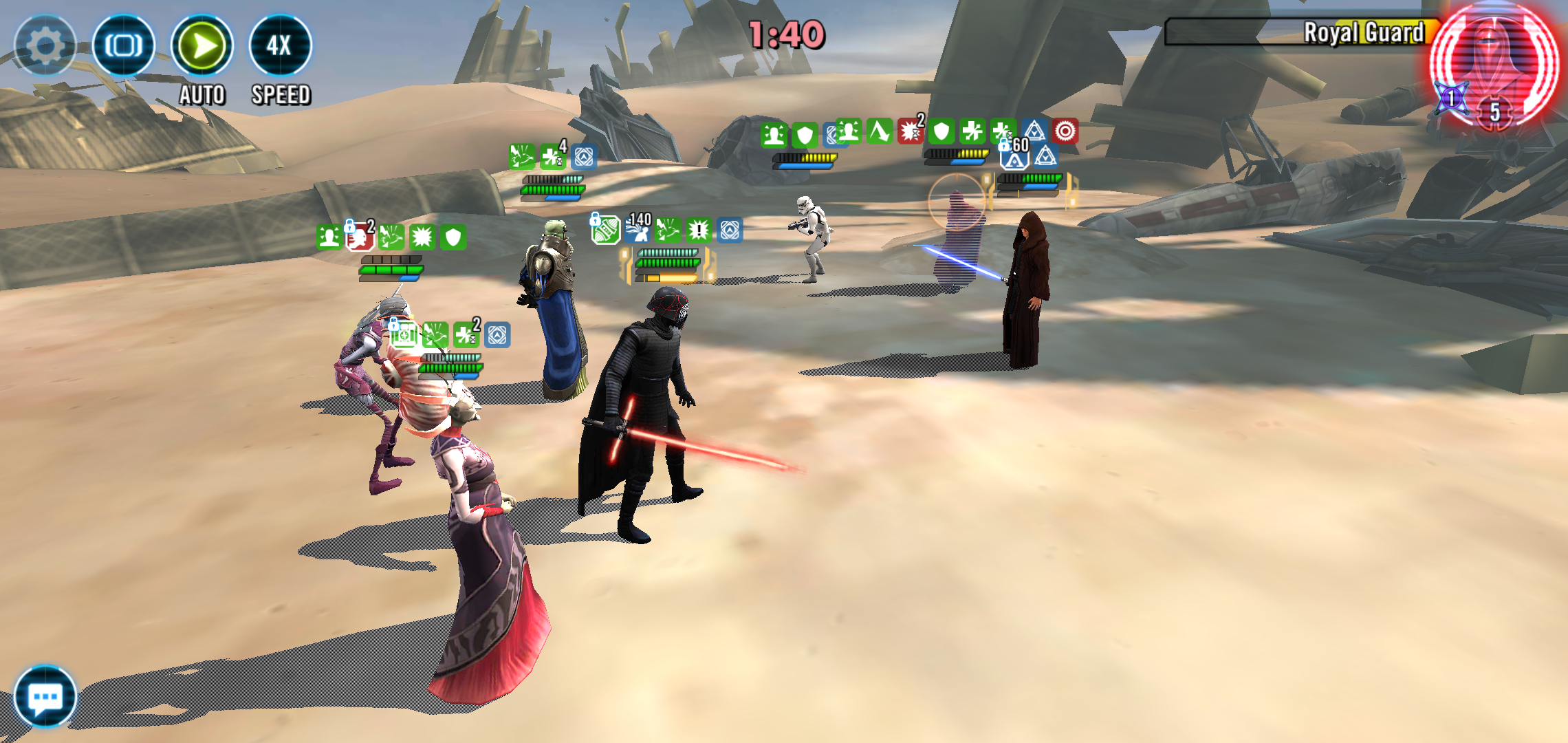Change the 4X battle speed

tap(280, 46)
